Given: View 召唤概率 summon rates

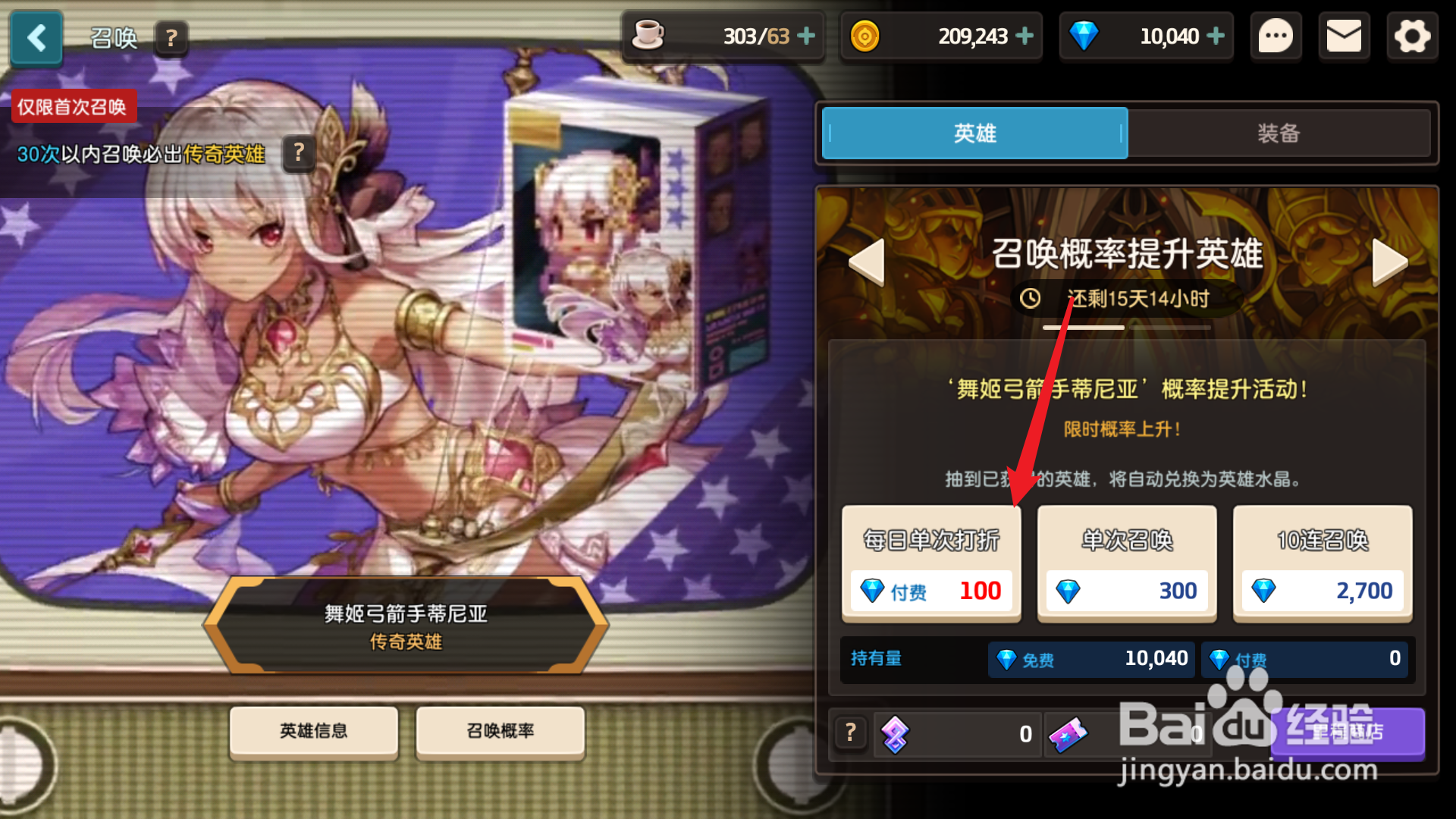Looking at the screenshot, I should tap(500, 731).
